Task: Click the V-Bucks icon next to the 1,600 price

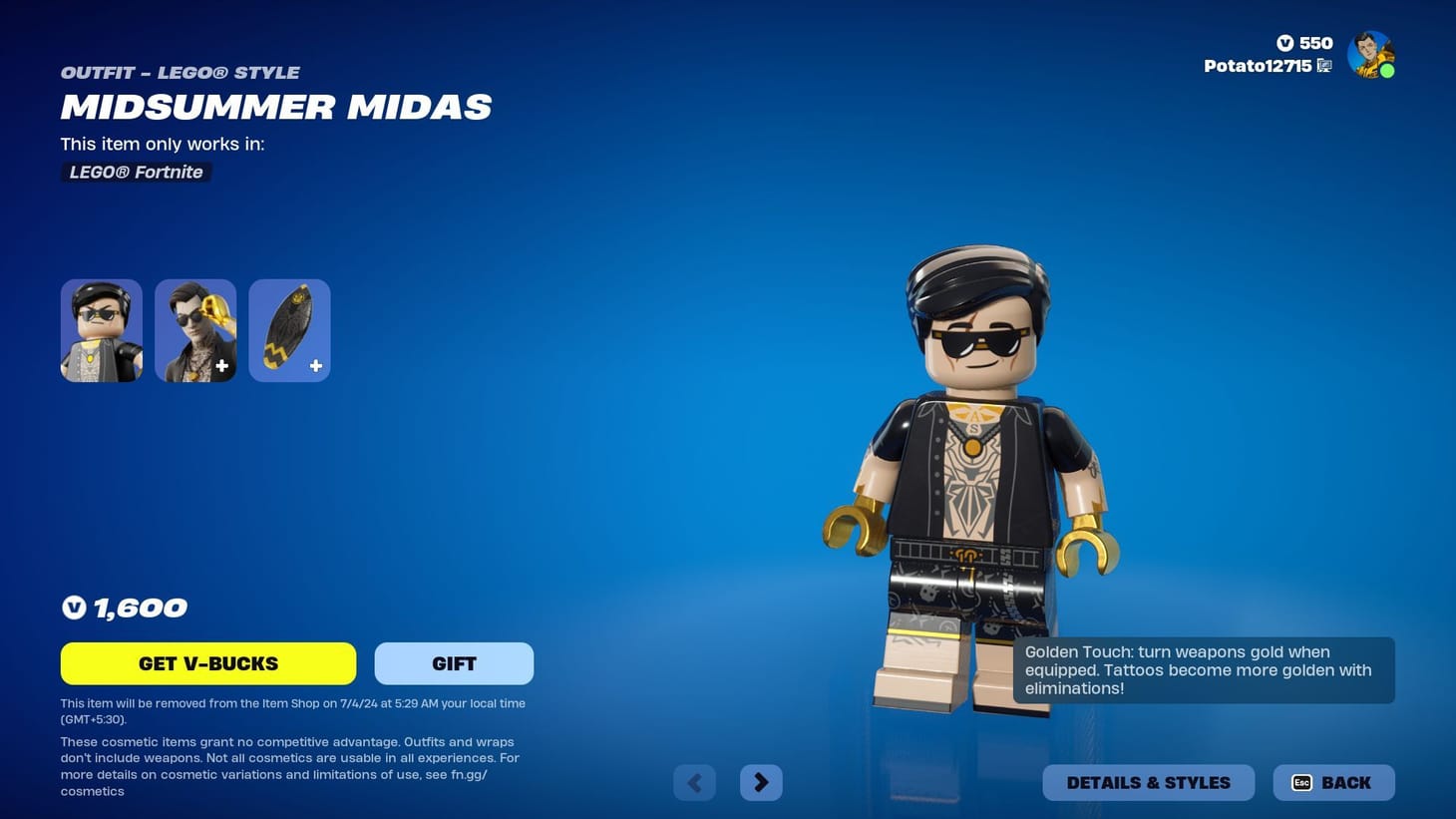Action: 74,608
